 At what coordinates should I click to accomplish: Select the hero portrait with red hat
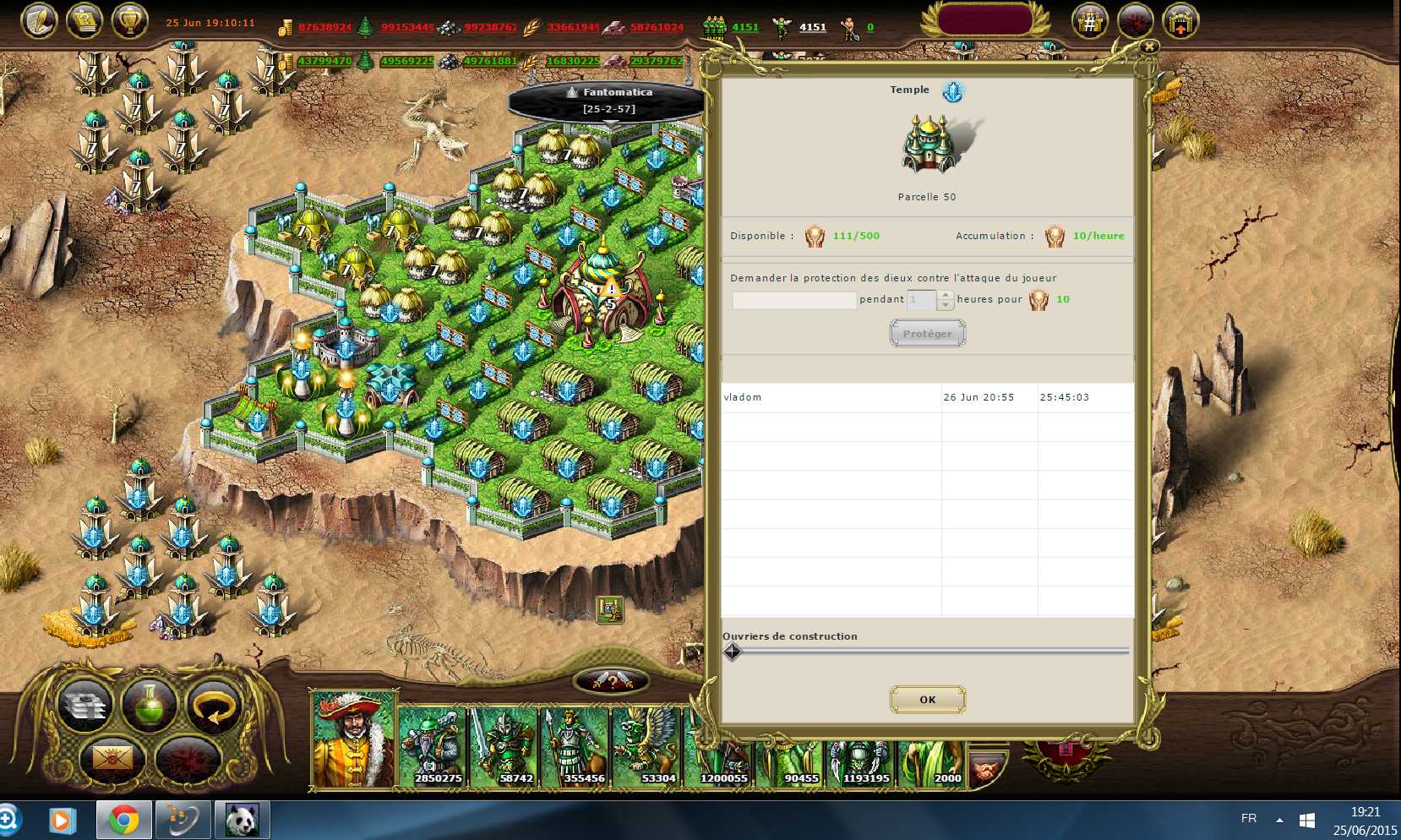coord(353,739)
